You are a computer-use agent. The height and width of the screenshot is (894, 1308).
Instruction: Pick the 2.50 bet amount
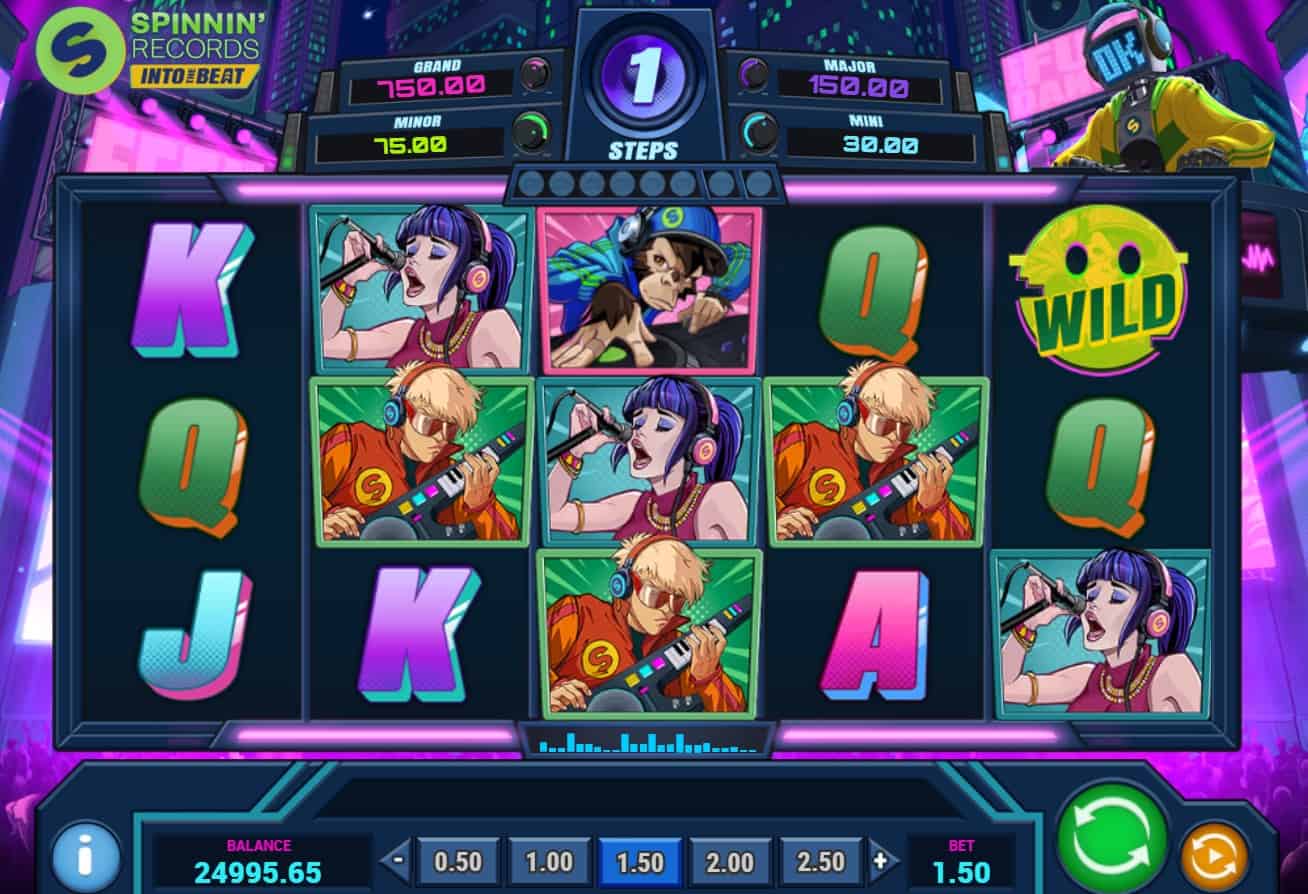point(820,862)
